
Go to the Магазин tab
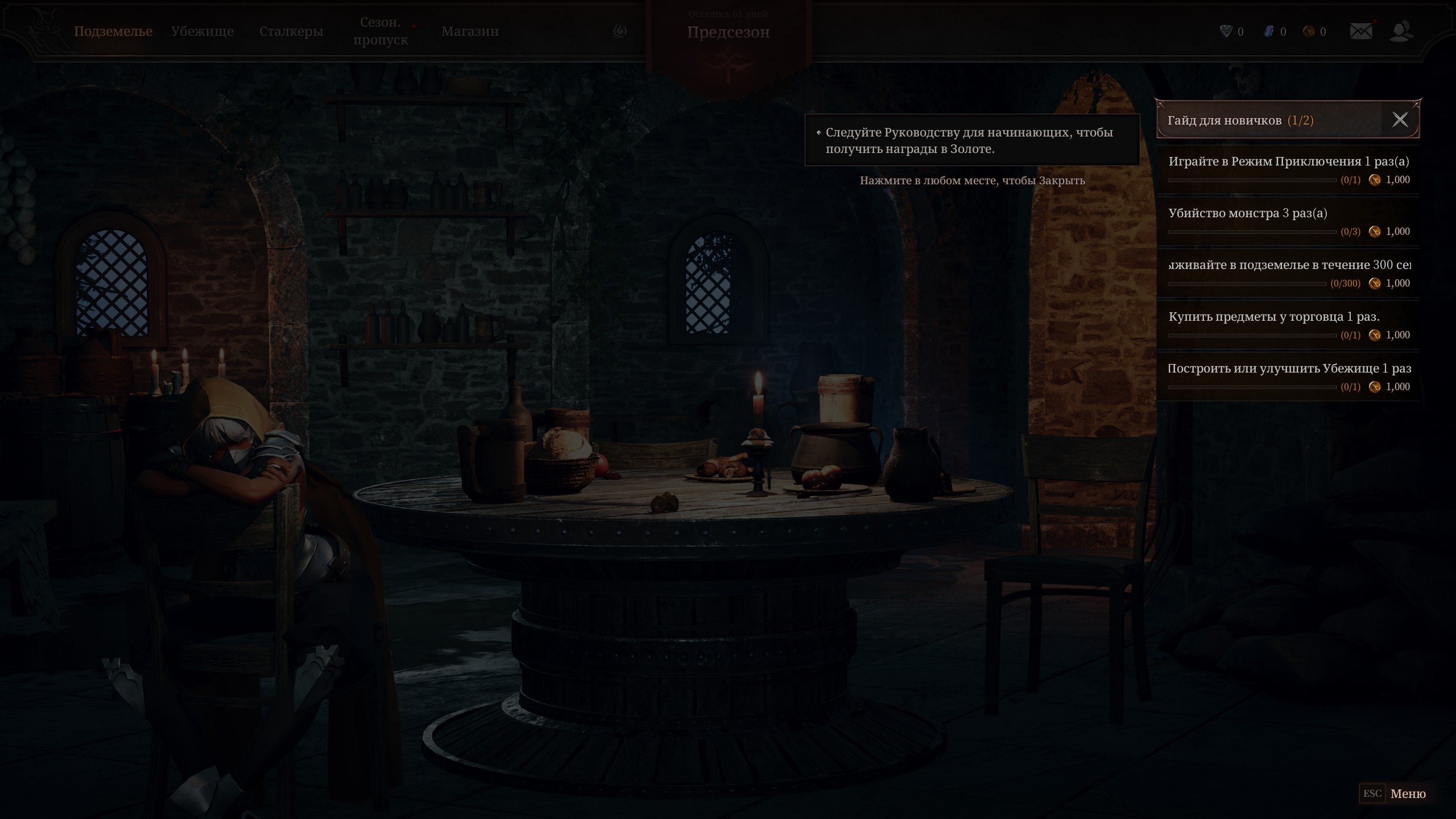pyautogui.click(x=470, y=31)
